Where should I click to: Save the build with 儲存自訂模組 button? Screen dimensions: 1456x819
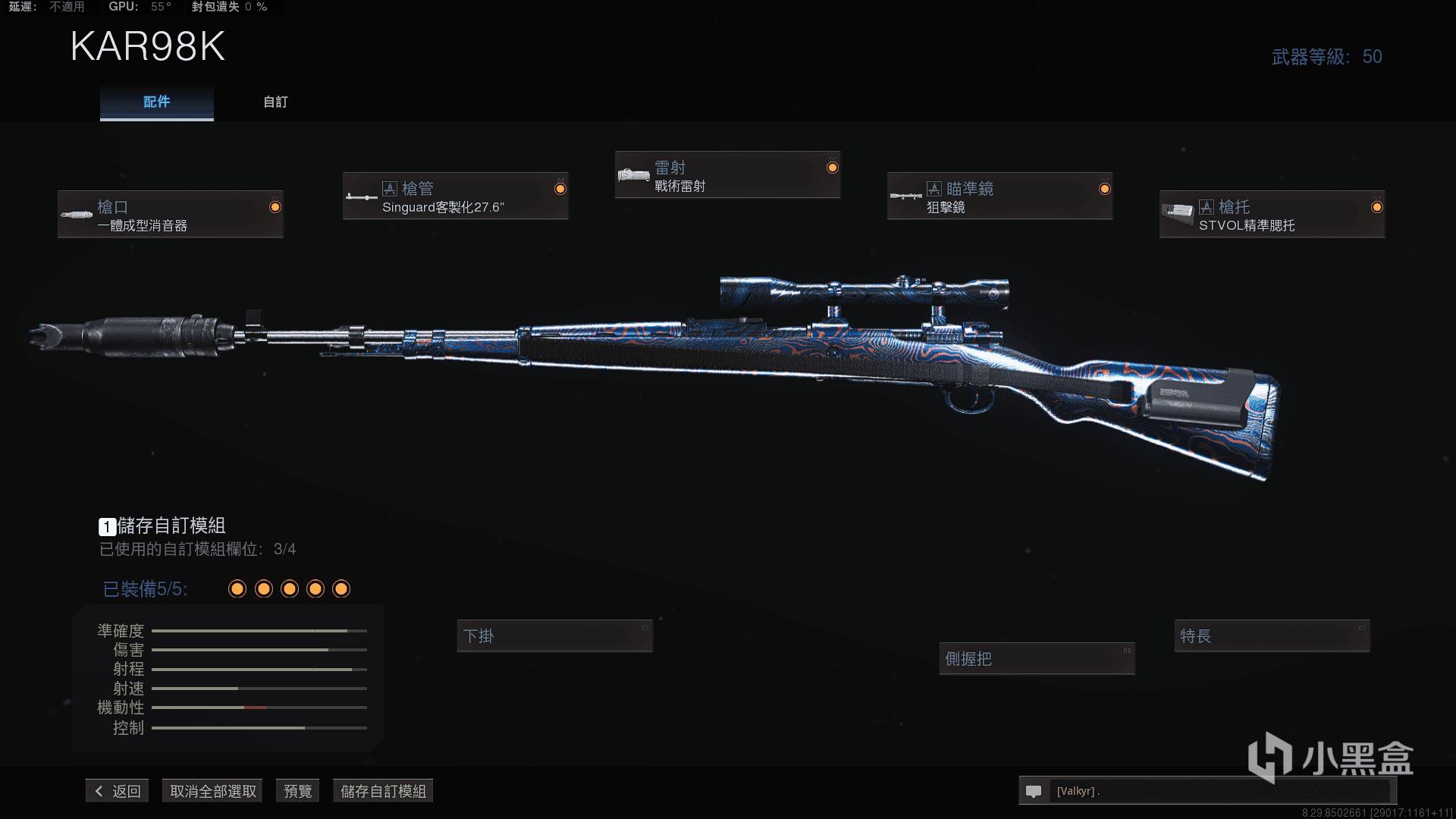point(383,791)
